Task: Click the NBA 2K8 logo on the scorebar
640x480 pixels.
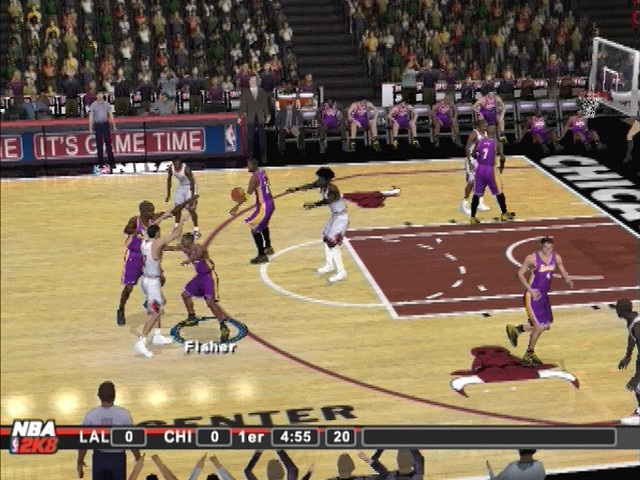Action: (33, 437)
